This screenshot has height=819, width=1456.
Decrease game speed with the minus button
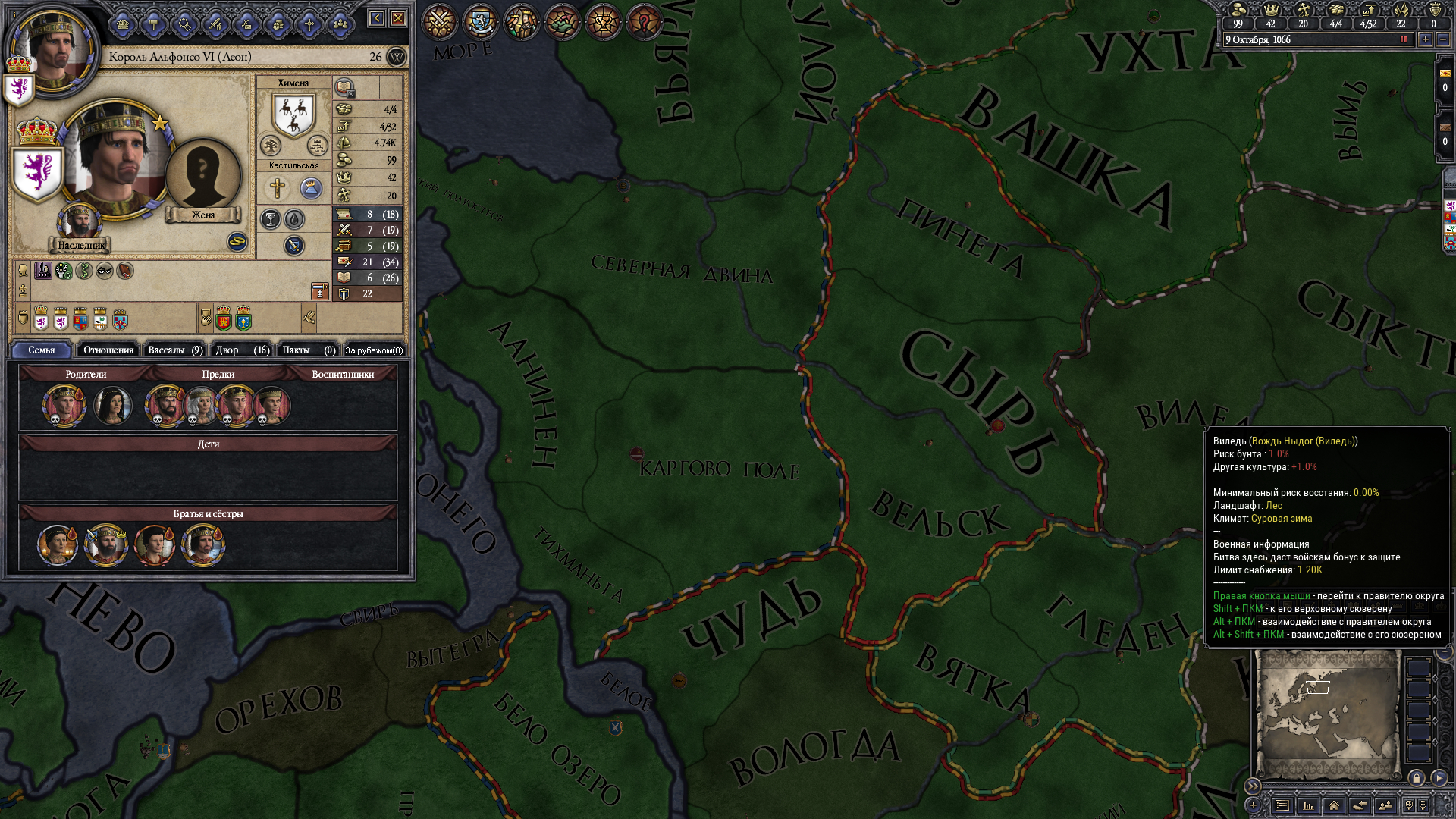(1443, 39)
